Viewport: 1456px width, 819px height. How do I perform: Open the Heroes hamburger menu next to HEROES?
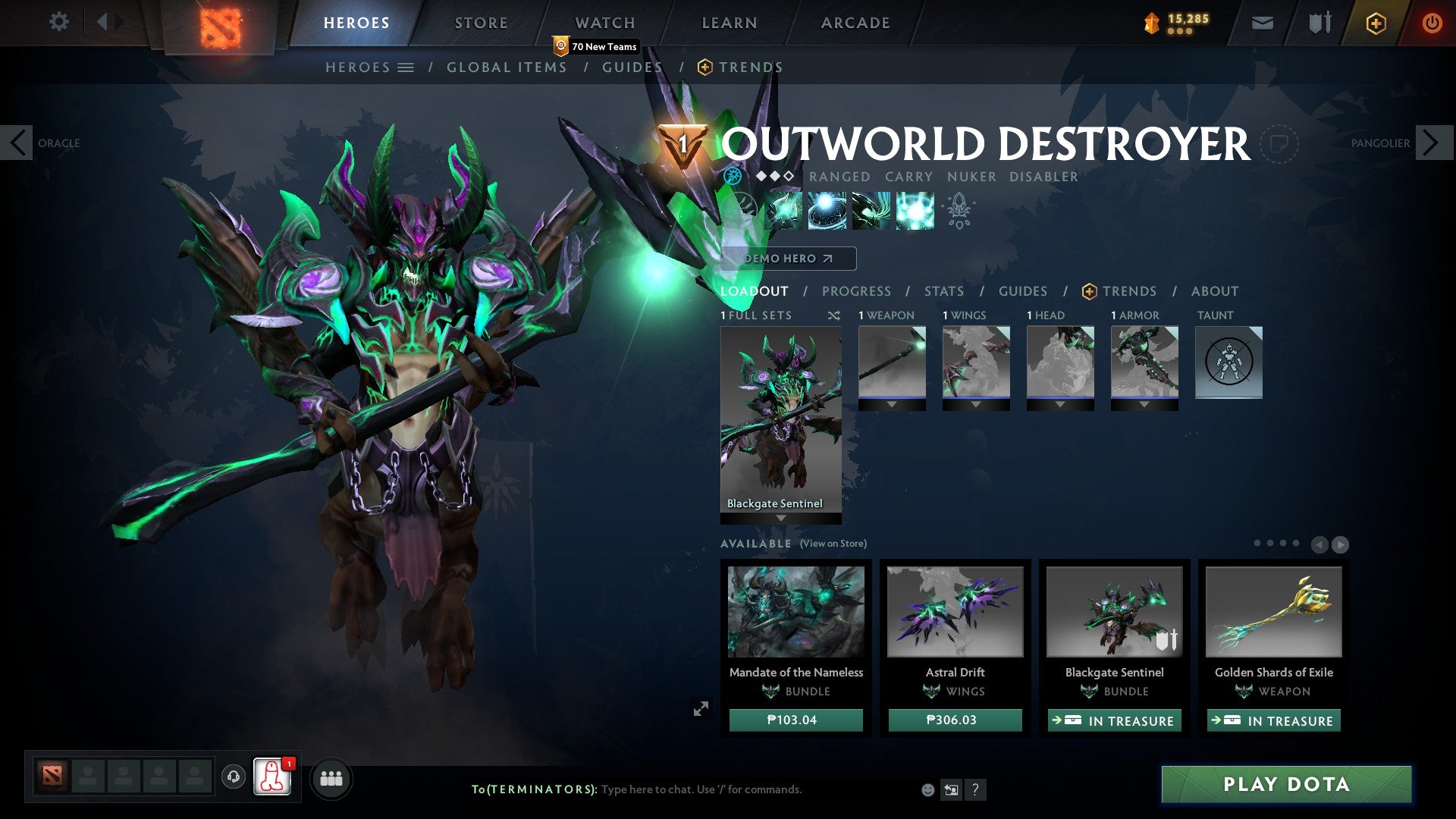tap(405, 67)
